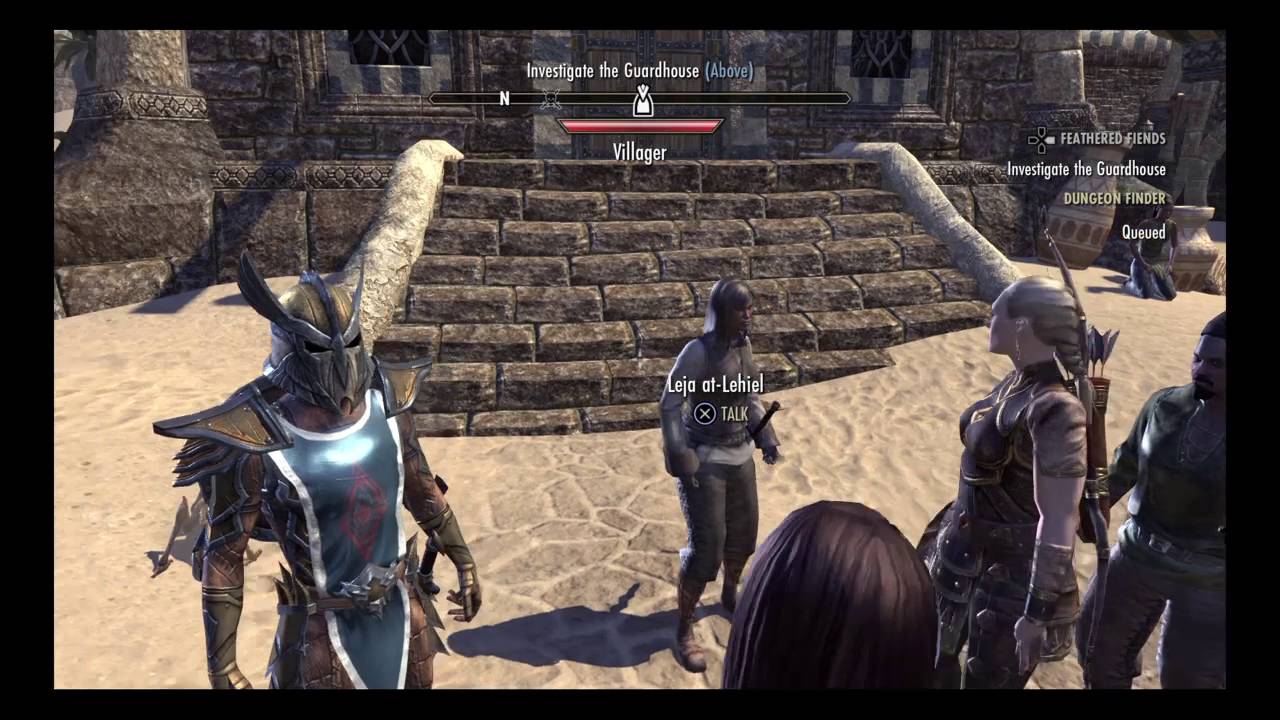This screenshot has height=720, width=1280.
Task: Open the Dungeon Finder status
Action: [x=1114, y=199]
